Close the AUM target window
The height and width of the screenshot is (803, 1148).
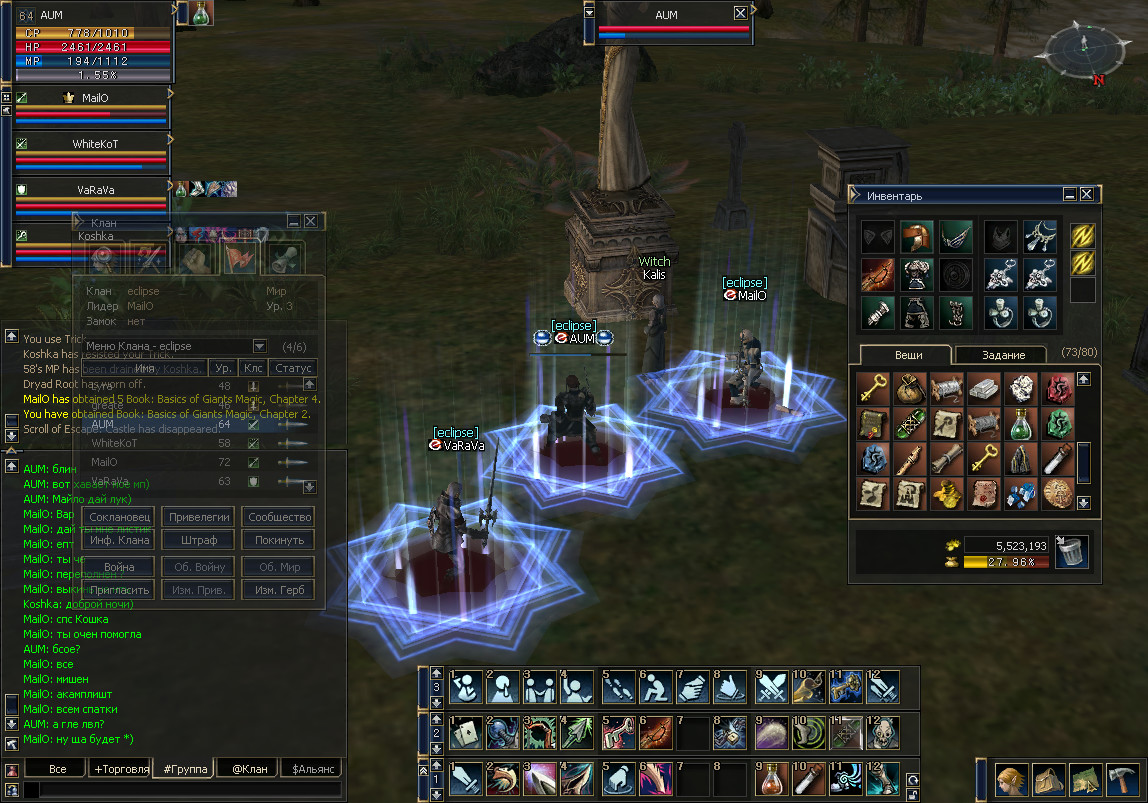click(740, 13)
